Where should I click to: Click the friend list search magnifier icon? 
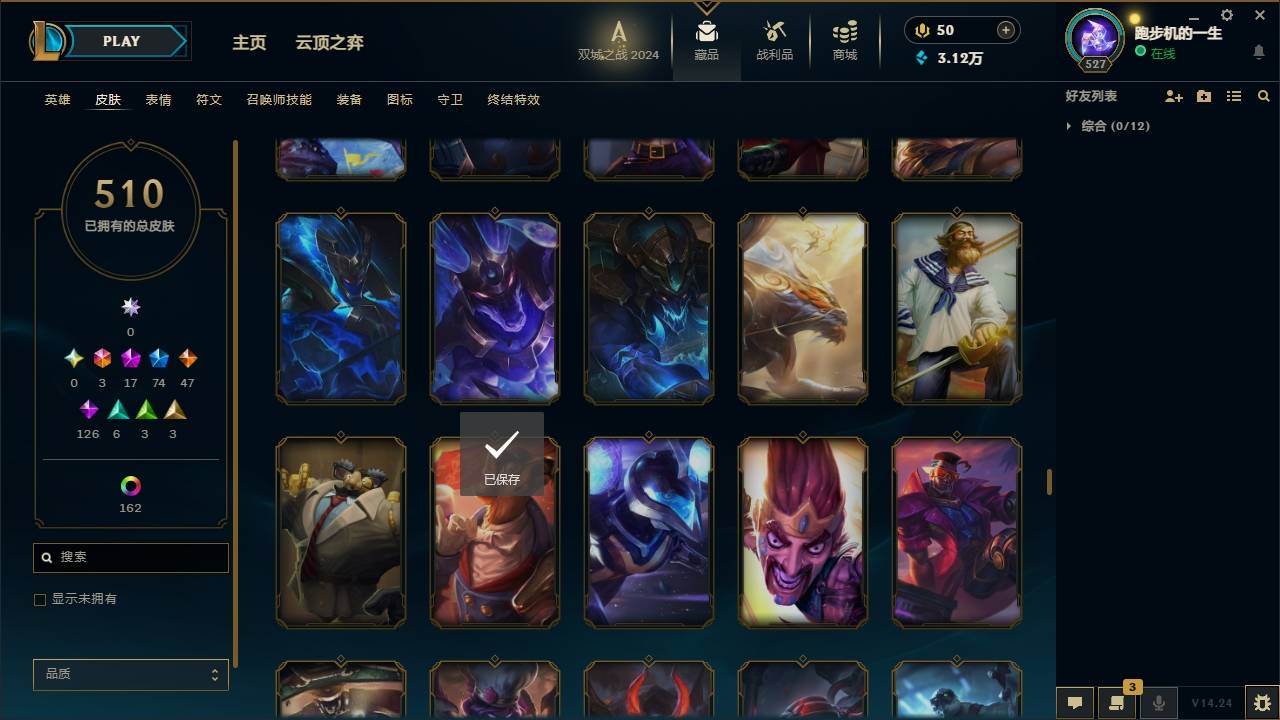tap(1263, 96)
